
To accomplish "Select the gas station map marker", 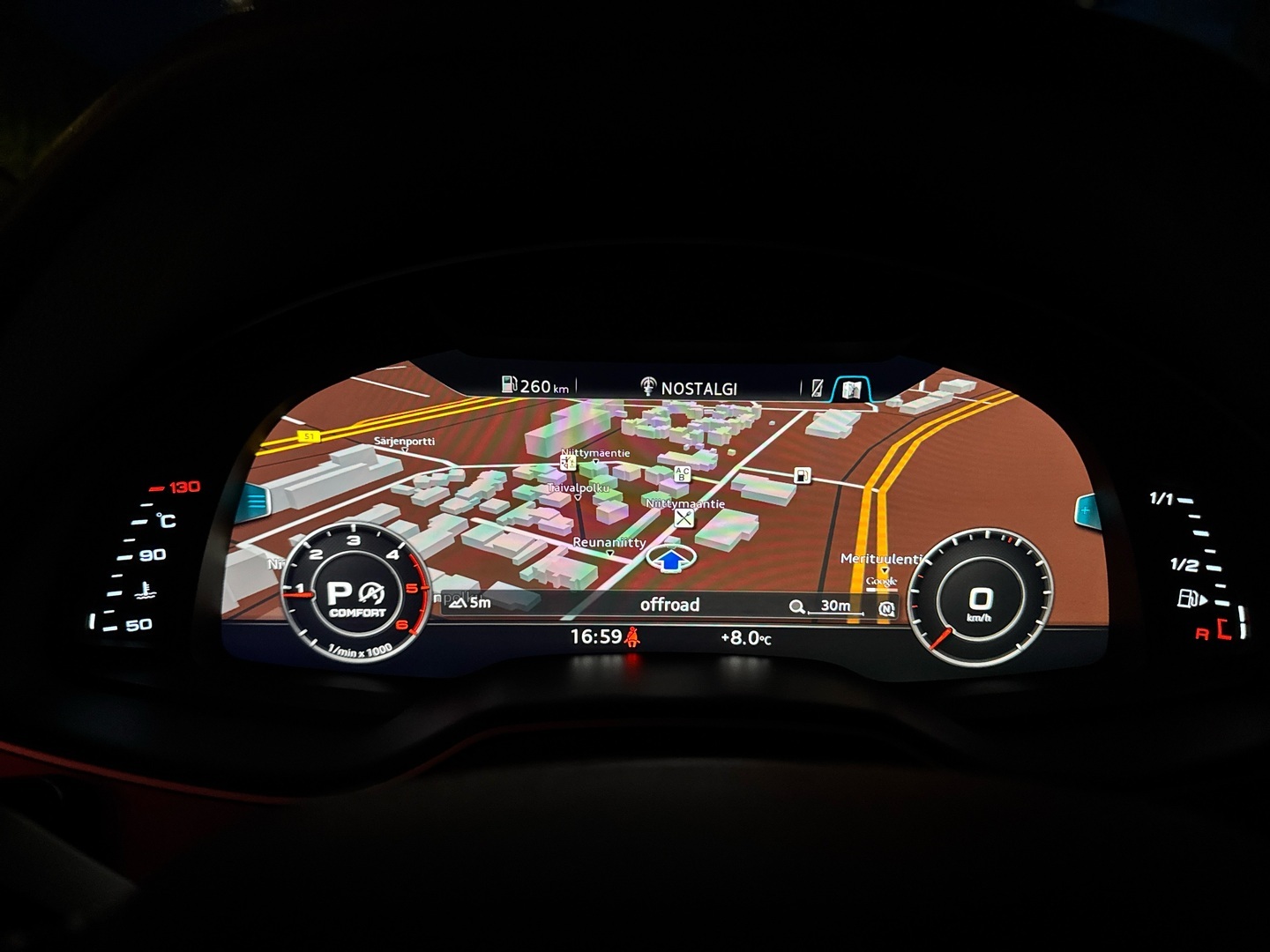I will click(x=801, y=476).
